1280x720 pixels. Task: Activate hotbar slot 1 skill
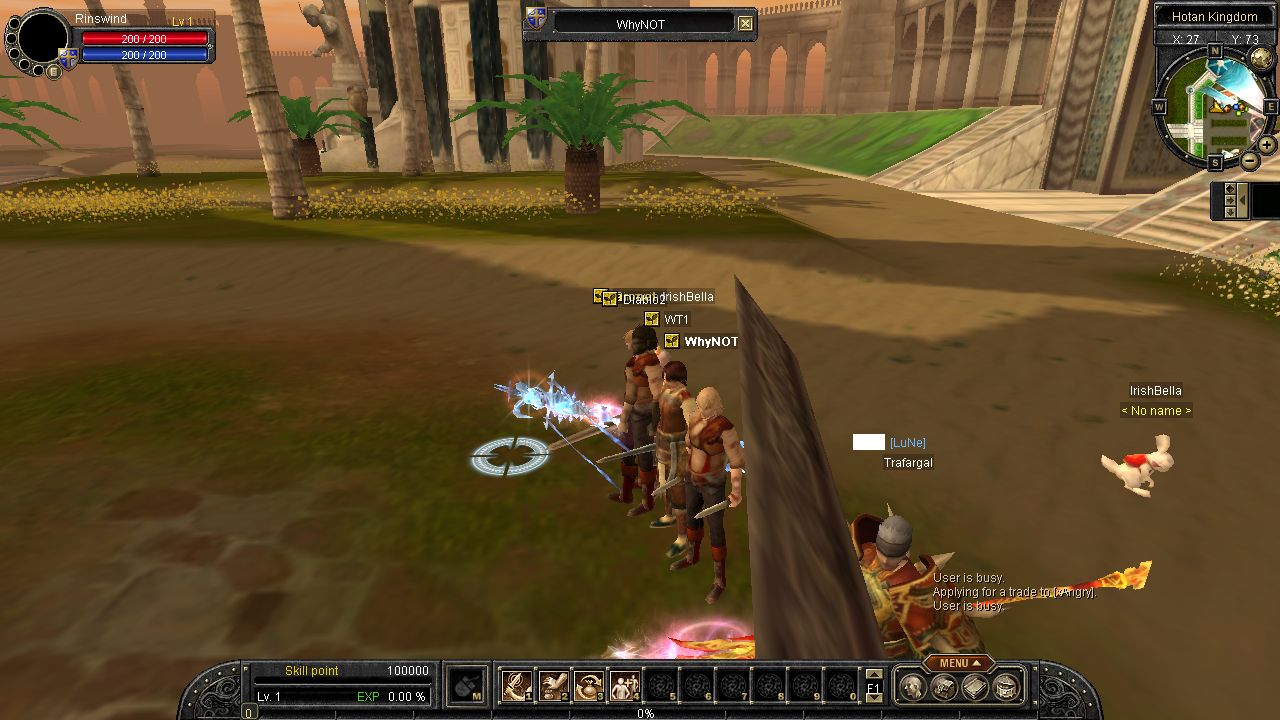click(x=516, y=686)
